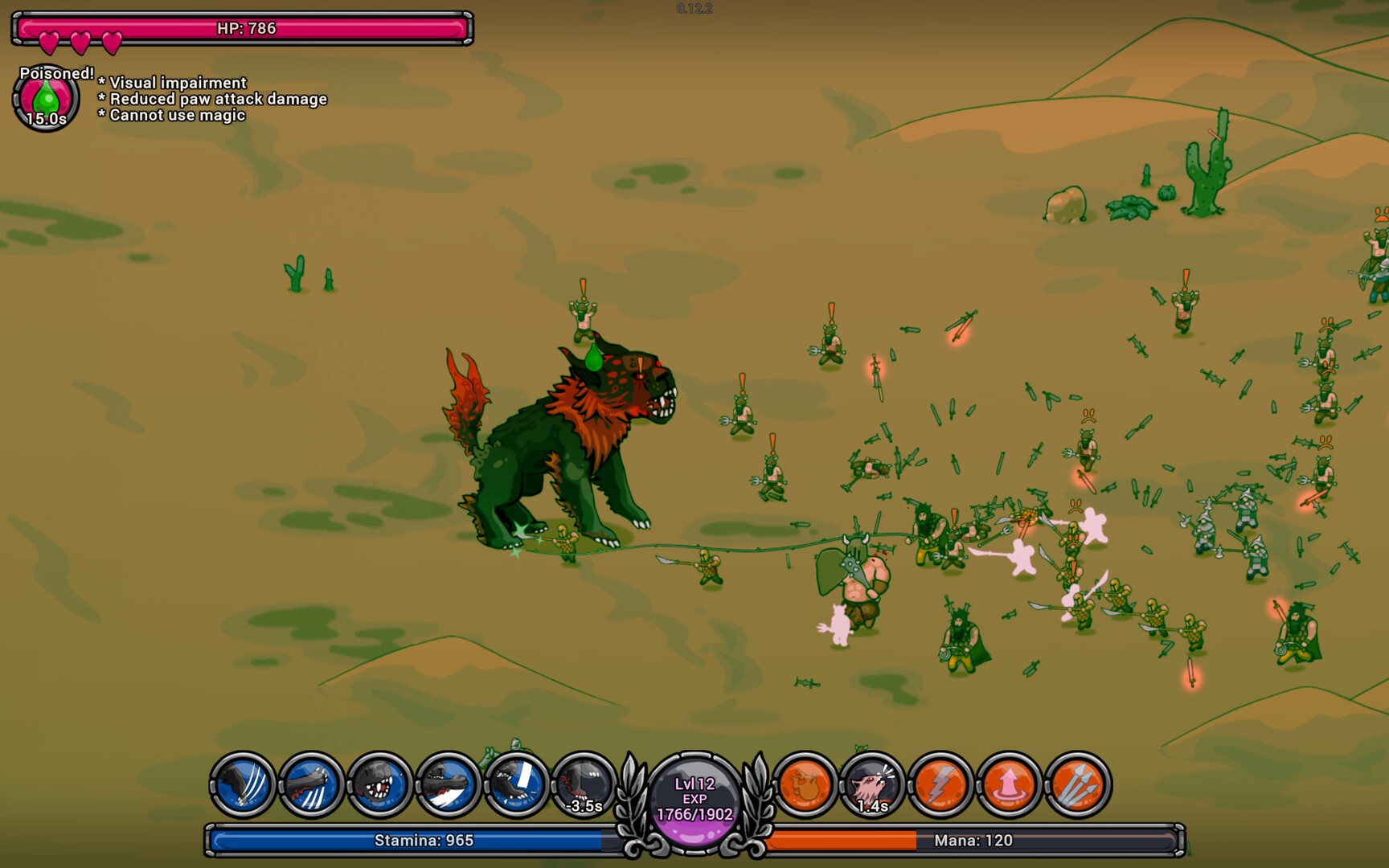Select the sweeping paw strike ability
The height and width of the screenshot is (868, 1389).
448,784
